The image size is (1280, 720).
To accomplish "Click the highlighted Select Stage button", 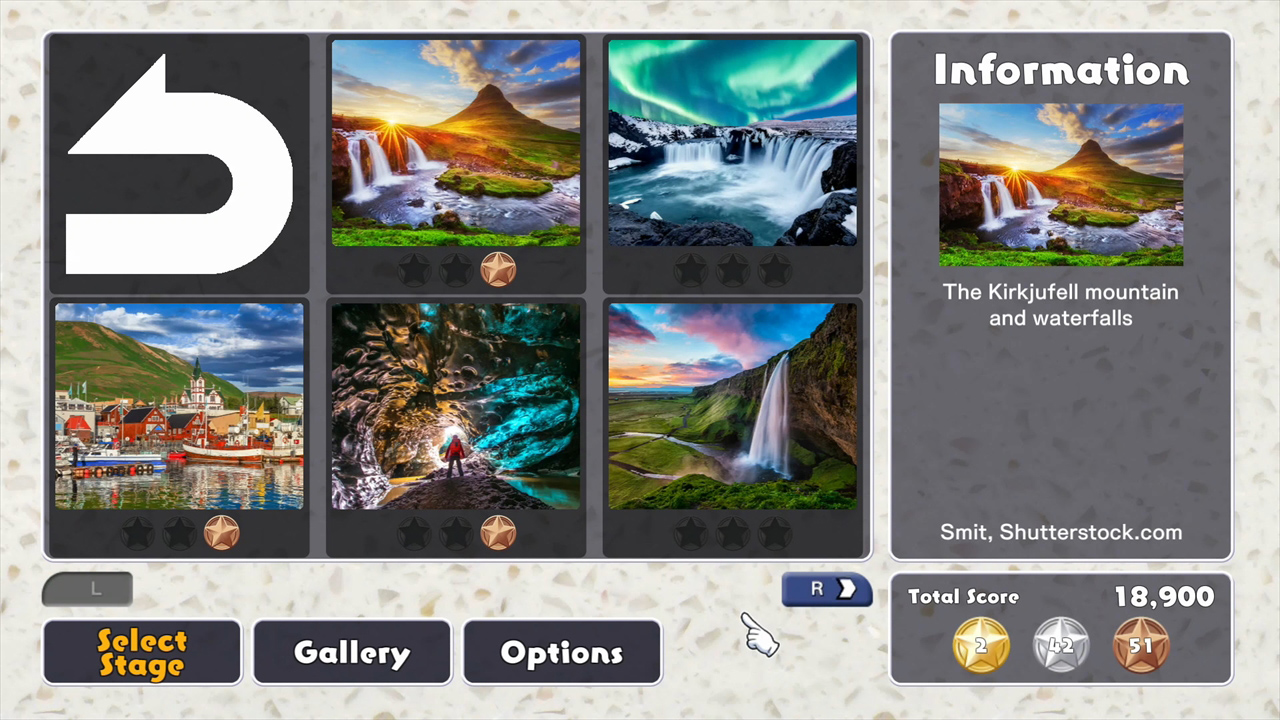I will (x=141, y=652).
